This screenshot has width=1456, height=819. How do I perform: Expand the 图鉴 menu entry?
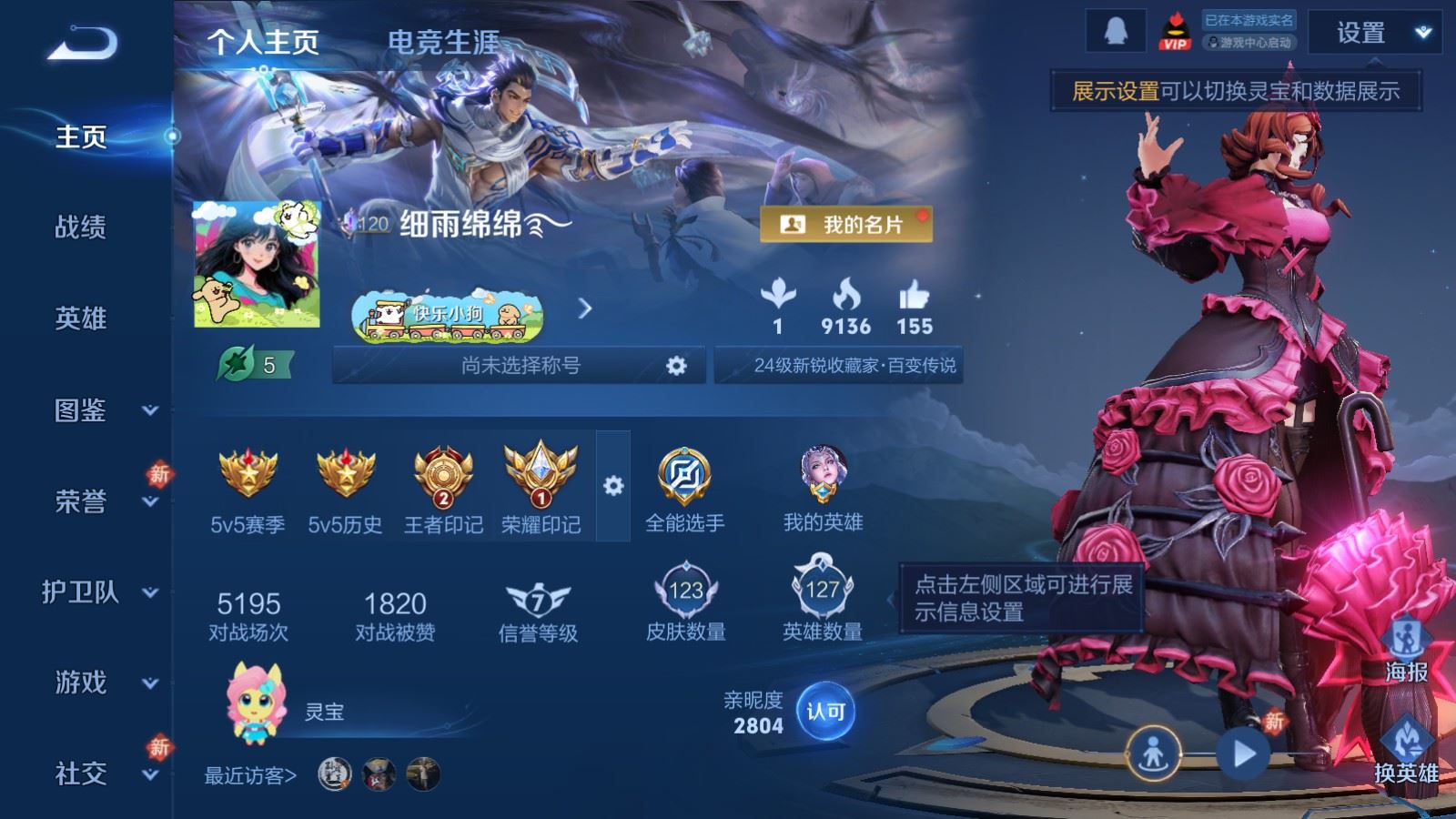click(100, 410)
